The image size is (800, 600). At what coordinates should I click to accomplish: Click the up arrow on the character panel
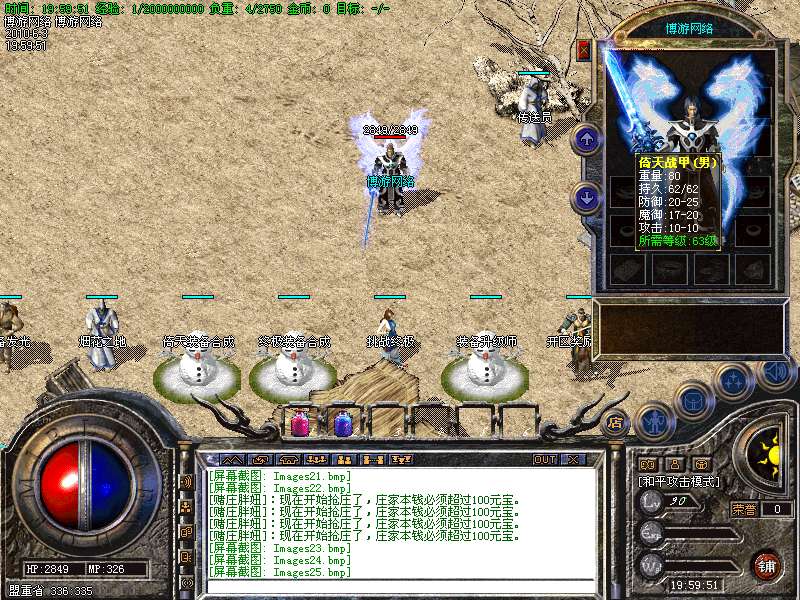pos(587,138)
